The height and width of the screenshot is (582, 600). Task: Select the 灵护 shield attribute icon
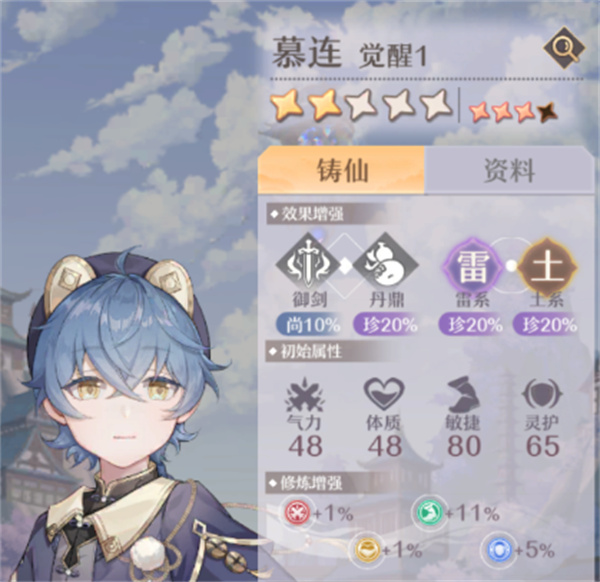click(x=543, y=393)
